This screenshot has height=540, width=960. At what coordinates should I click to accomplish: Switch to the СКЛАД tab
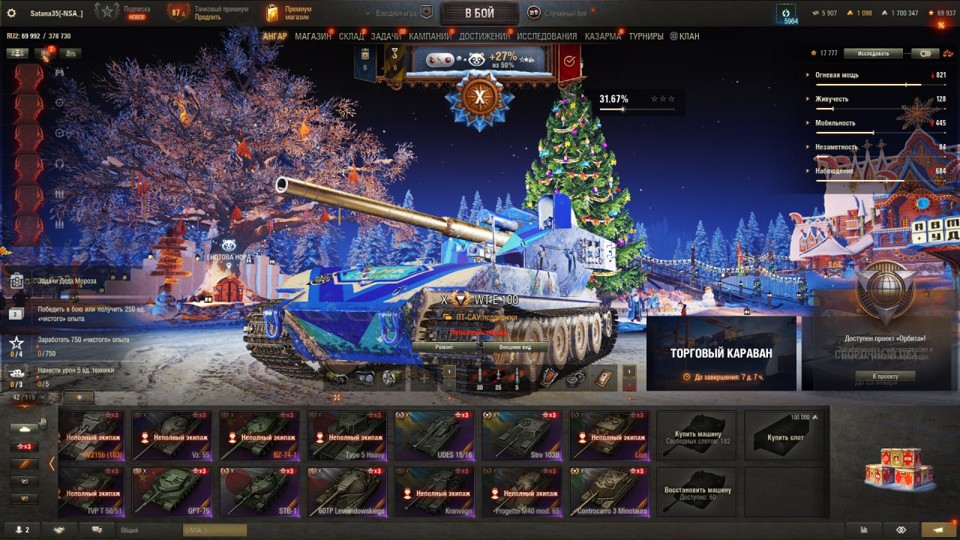pos(351,37)
